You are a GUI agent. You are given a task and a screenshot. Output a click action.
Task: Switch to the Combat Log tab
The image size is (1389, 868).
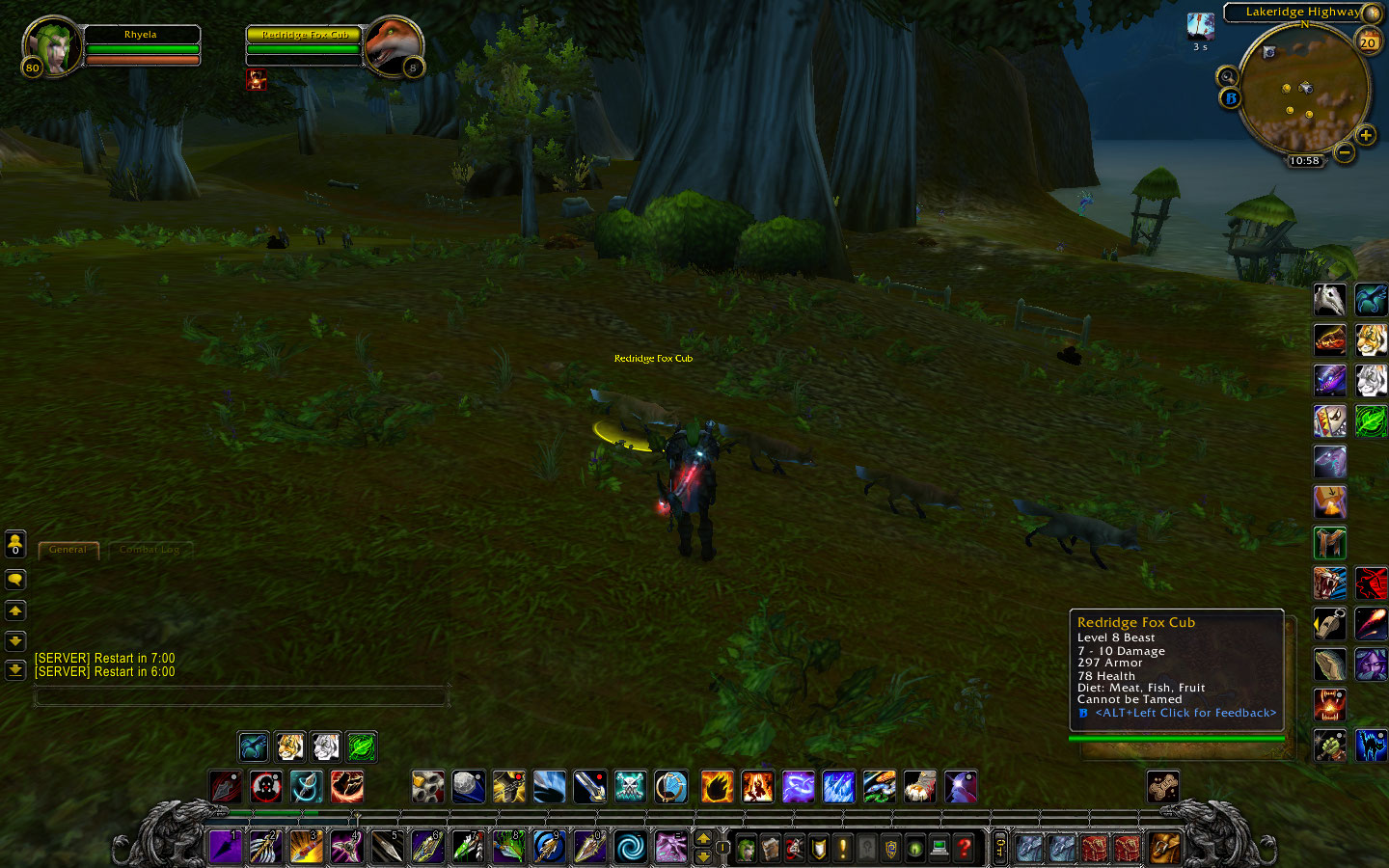point(150,550)
